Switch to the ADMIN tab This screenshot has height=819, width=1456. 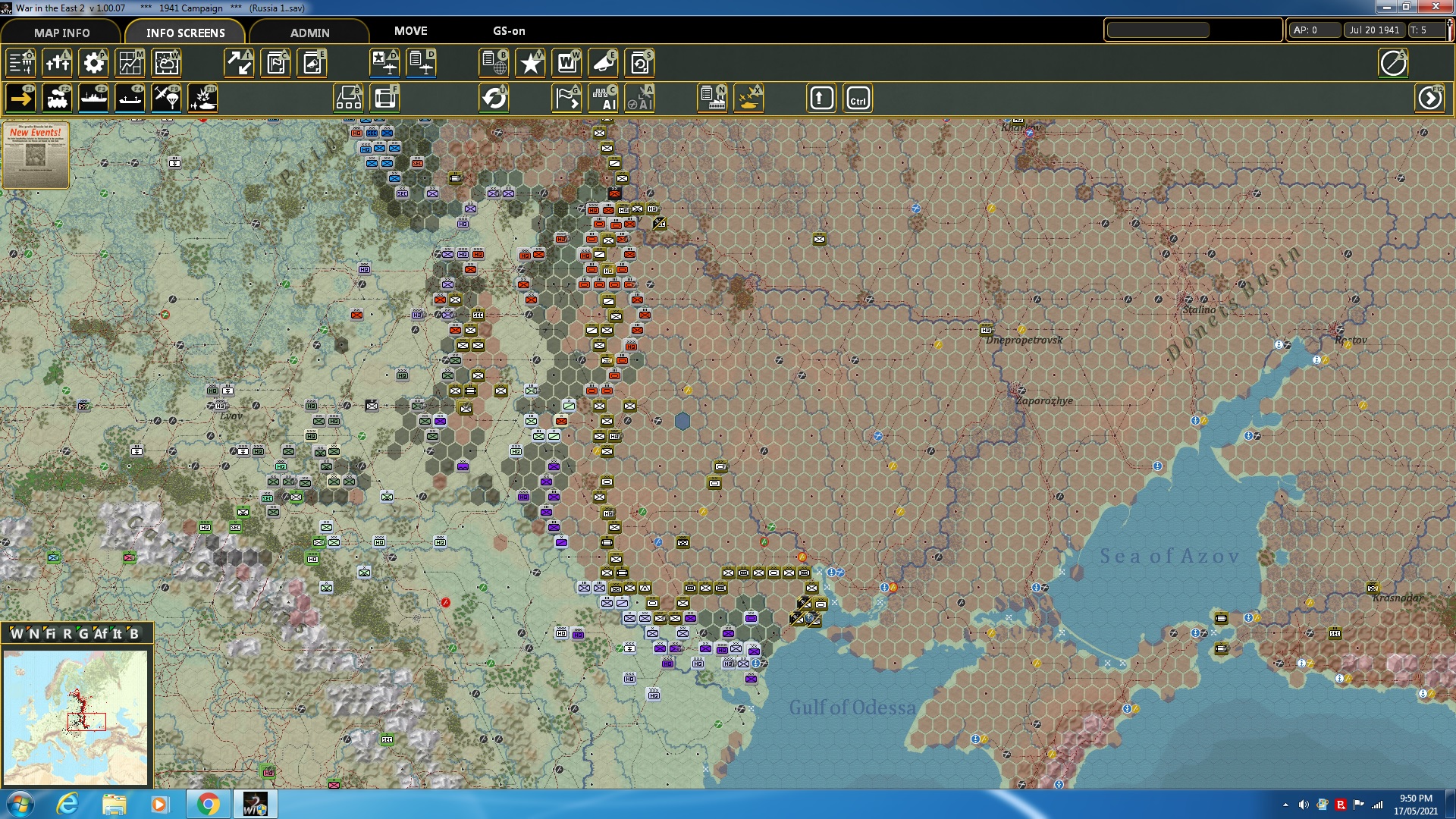pos(311,33)
